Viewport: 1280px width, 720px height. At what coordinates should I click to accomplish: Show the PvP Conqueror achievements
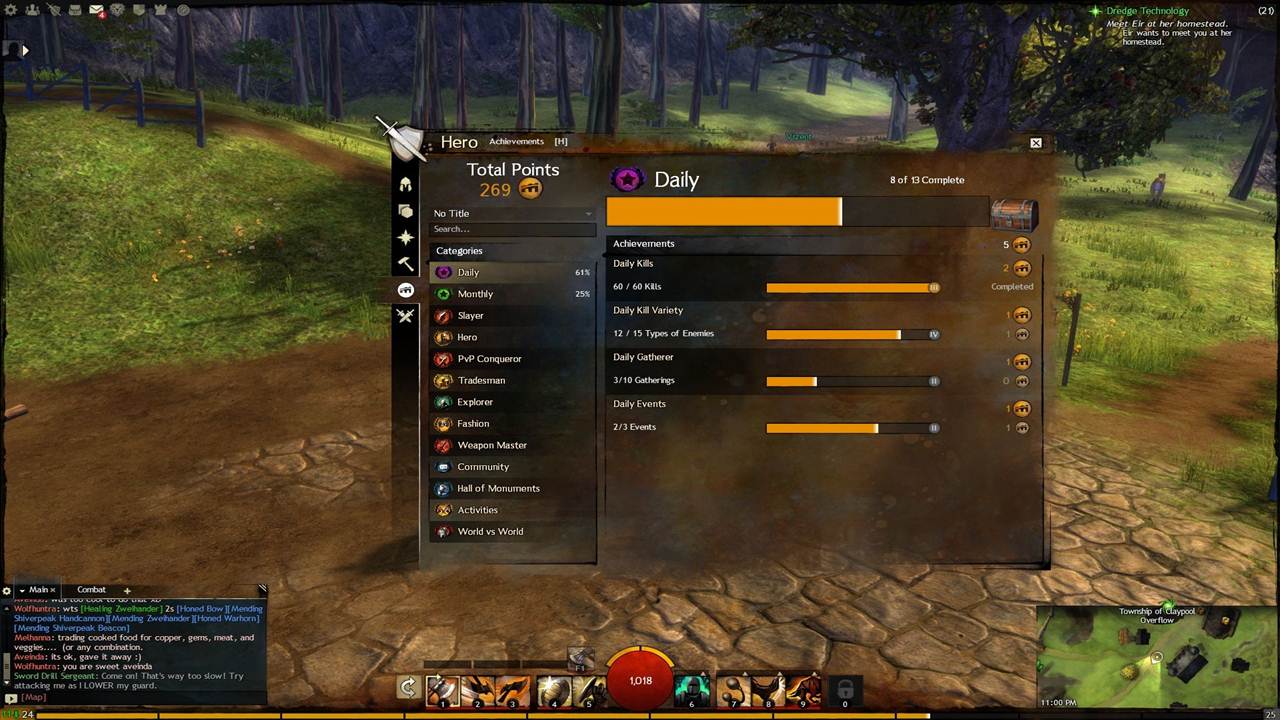click(x=489, y=359)
